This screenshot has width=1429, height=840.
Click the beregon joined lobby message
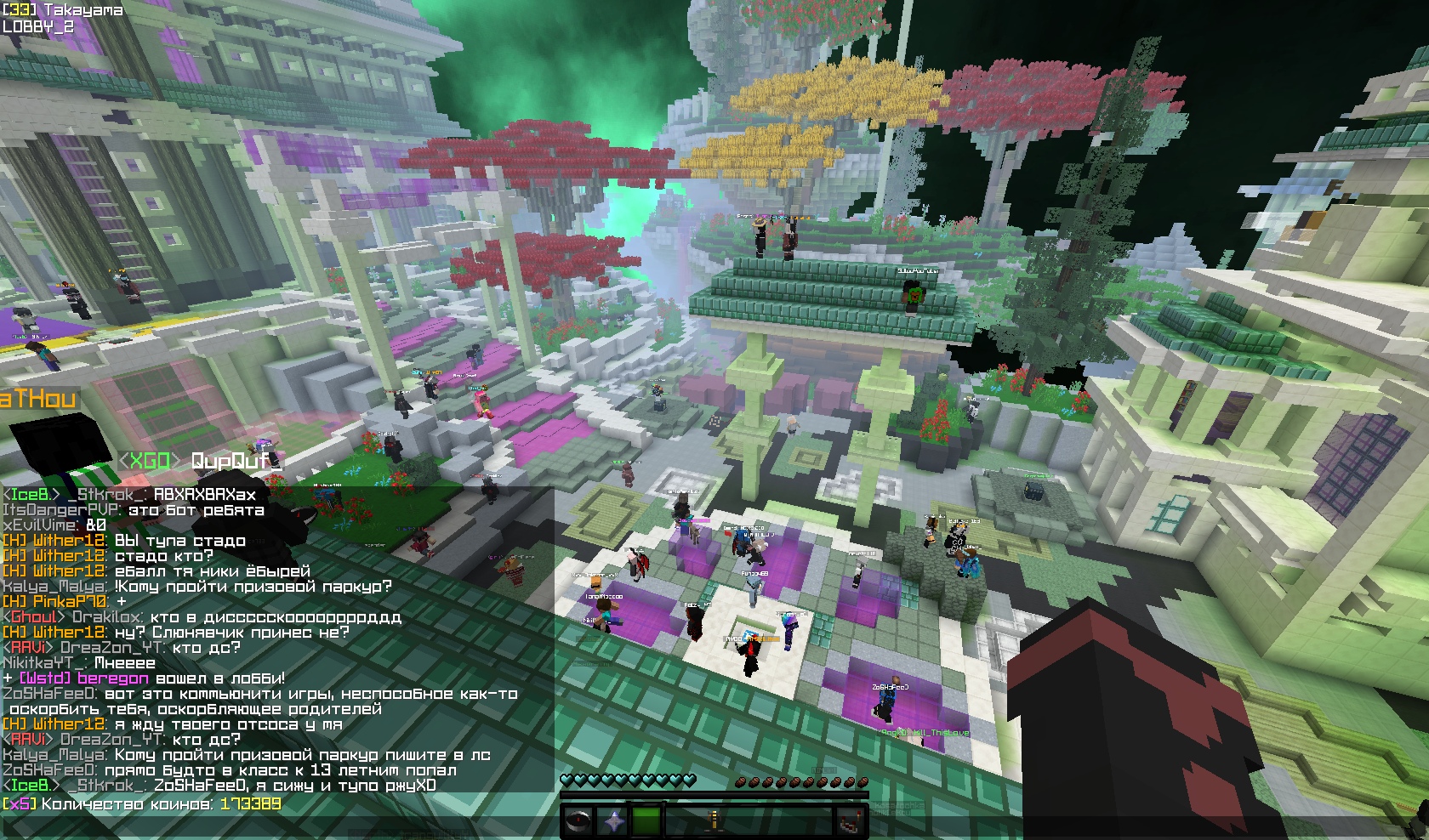pyautogui.click(x=145, y=678)
